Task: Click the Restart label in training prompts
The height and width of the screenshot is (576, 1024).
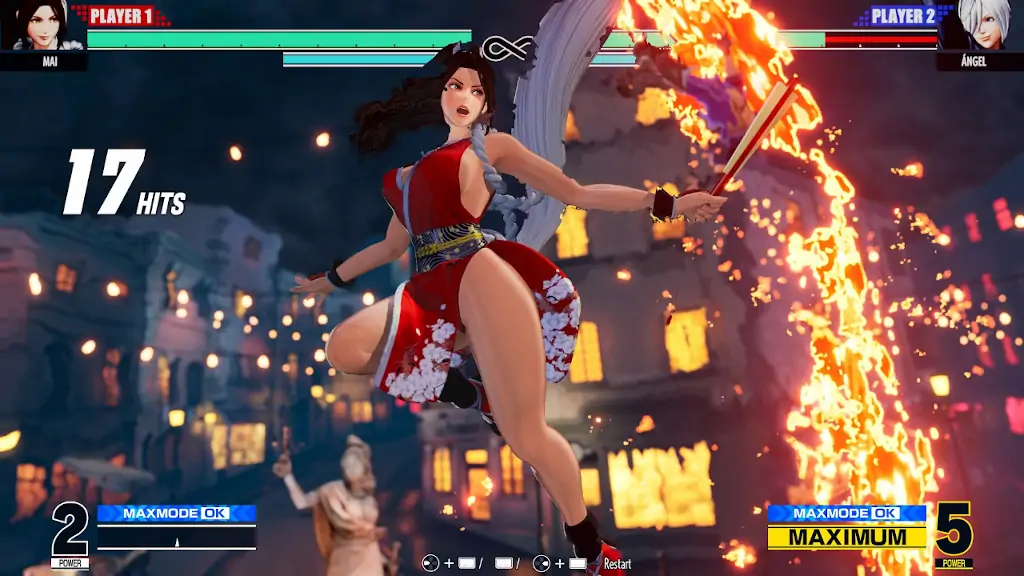Action: coord(617,564)
